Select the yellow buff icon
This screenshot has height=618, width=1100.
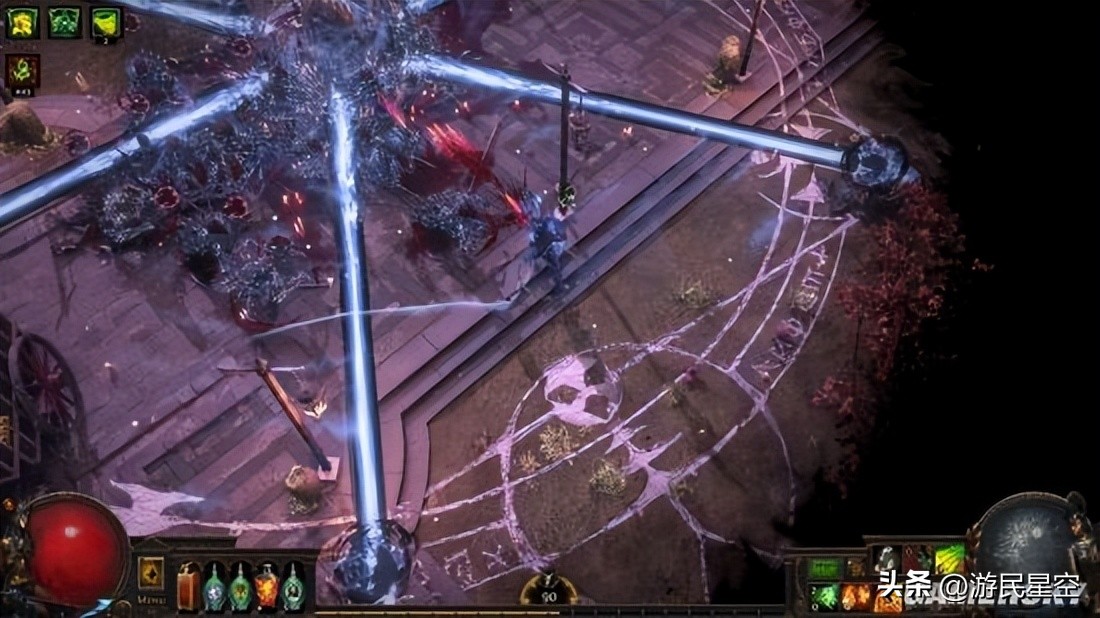[x=22, y=22]
